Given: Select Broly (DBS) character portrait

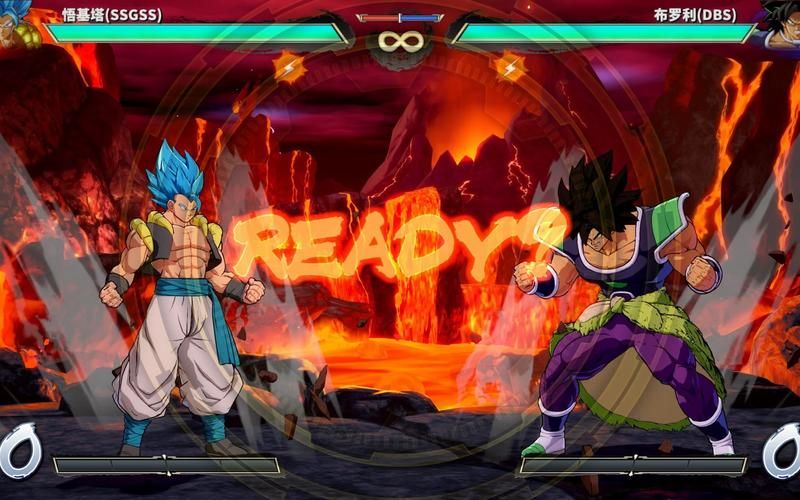Looking at the screenshot, I should click(779, 24).
